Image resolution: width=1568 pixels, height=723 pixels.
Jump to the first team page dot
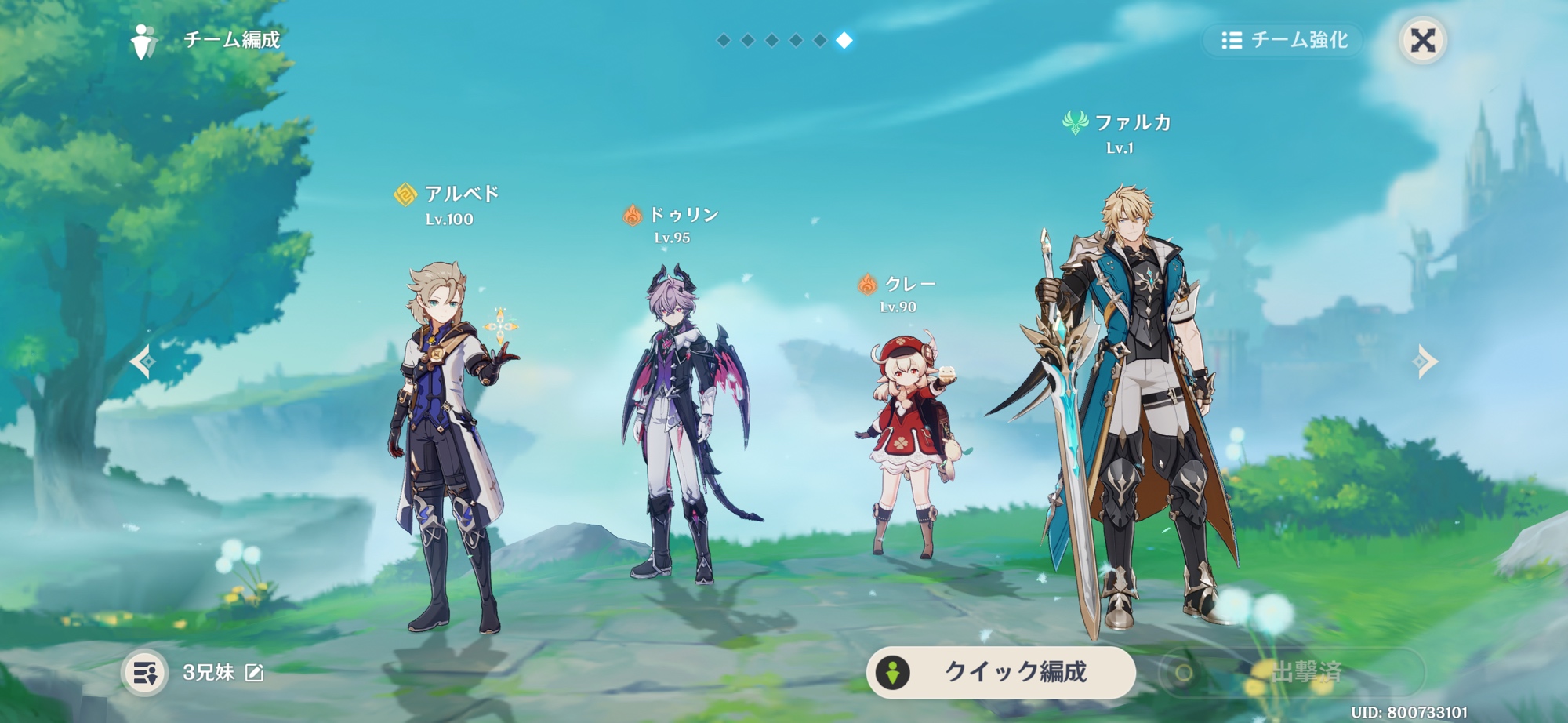coord(724,40)
